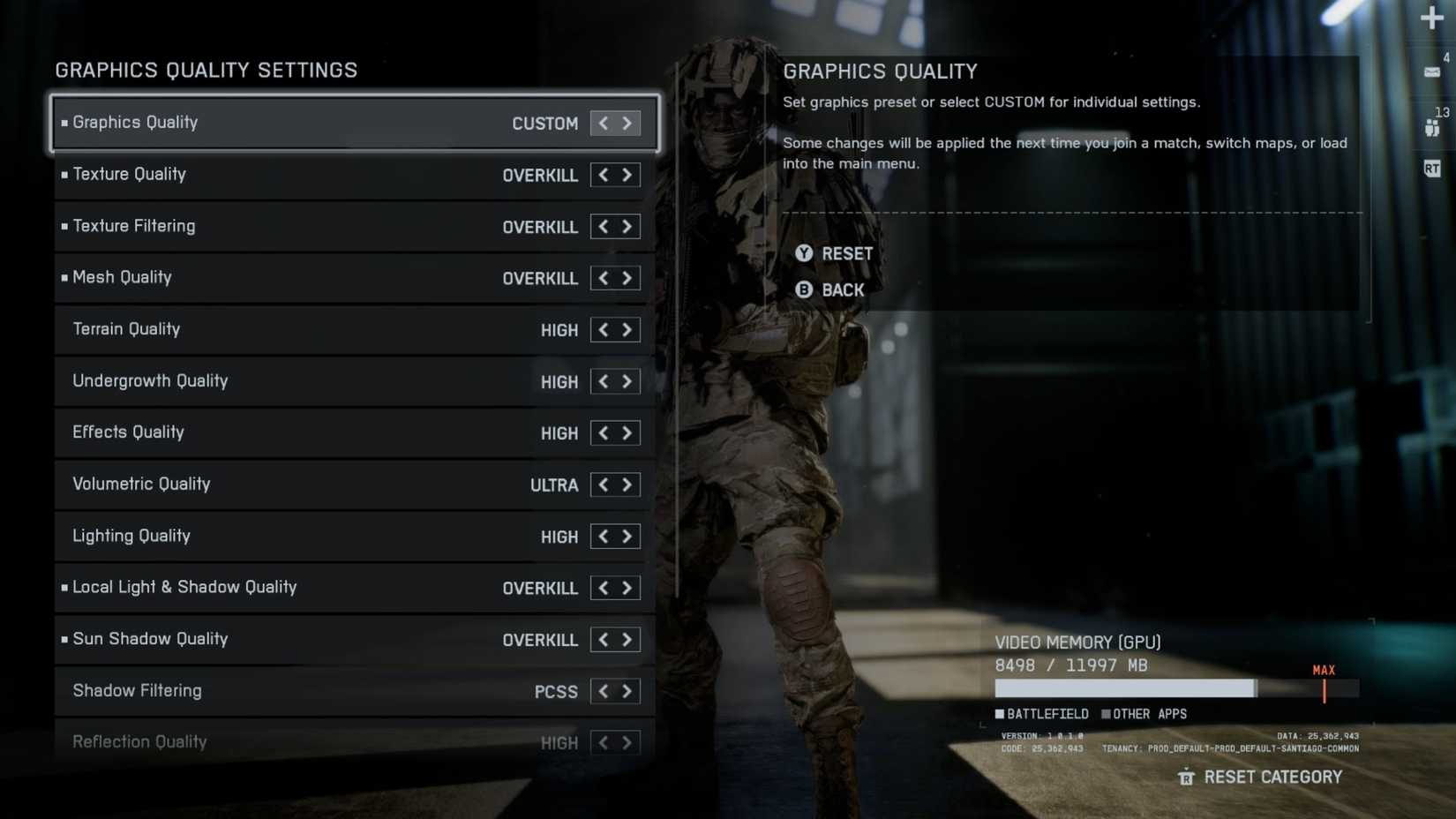
Task: Click RESET CATEGORY at bottom right
Action: click(x=1272, y=778)
